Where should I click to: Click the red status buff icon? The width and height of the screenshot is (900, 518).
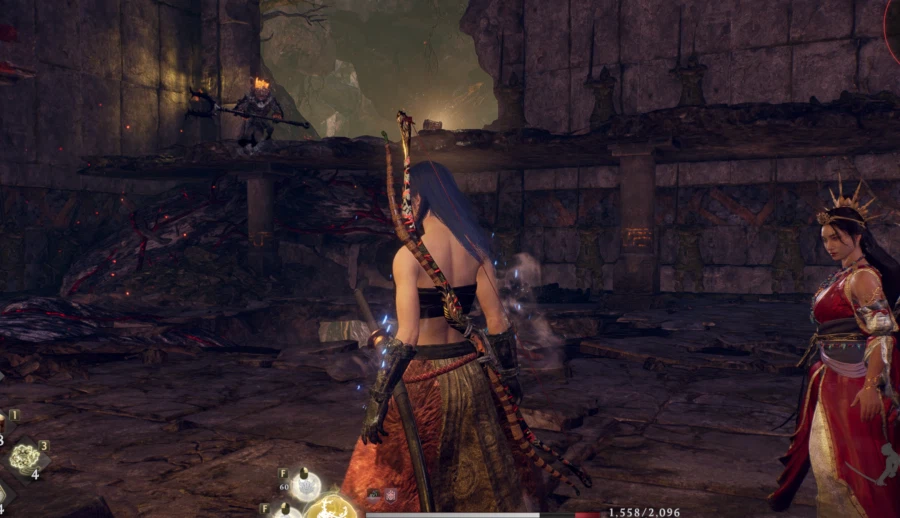[390, 494]
